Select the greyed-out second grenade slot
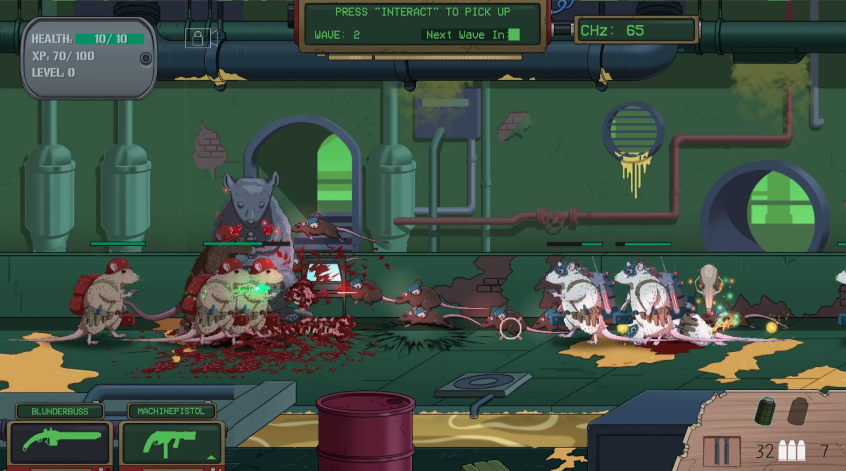 click(x=798, y=411)
